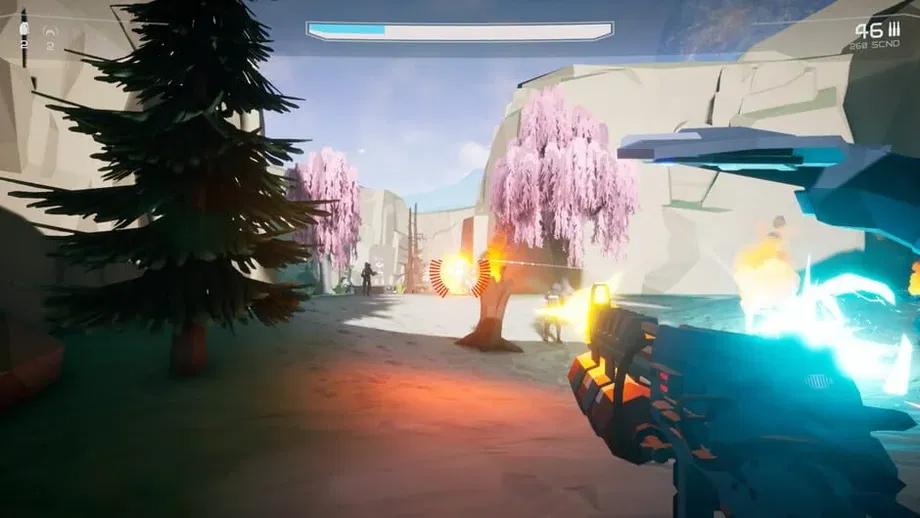This screenshot has height=518, width=920.
Task: Select the frag grenade icon
Action: tap(24, 30)
